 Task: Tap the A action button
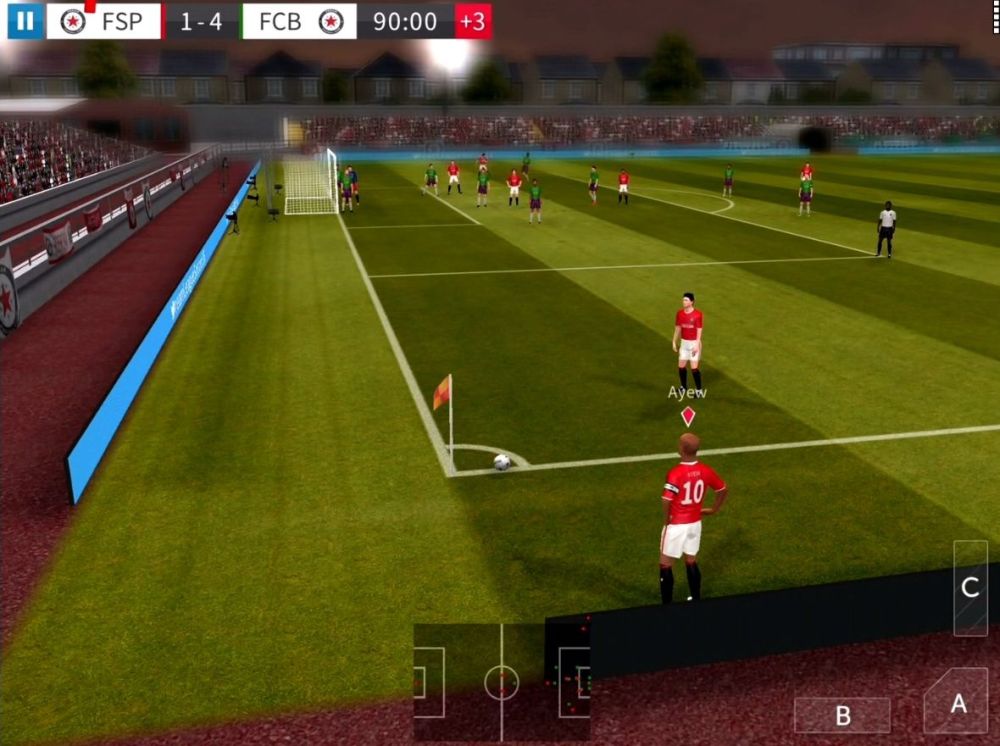[957, 703]
